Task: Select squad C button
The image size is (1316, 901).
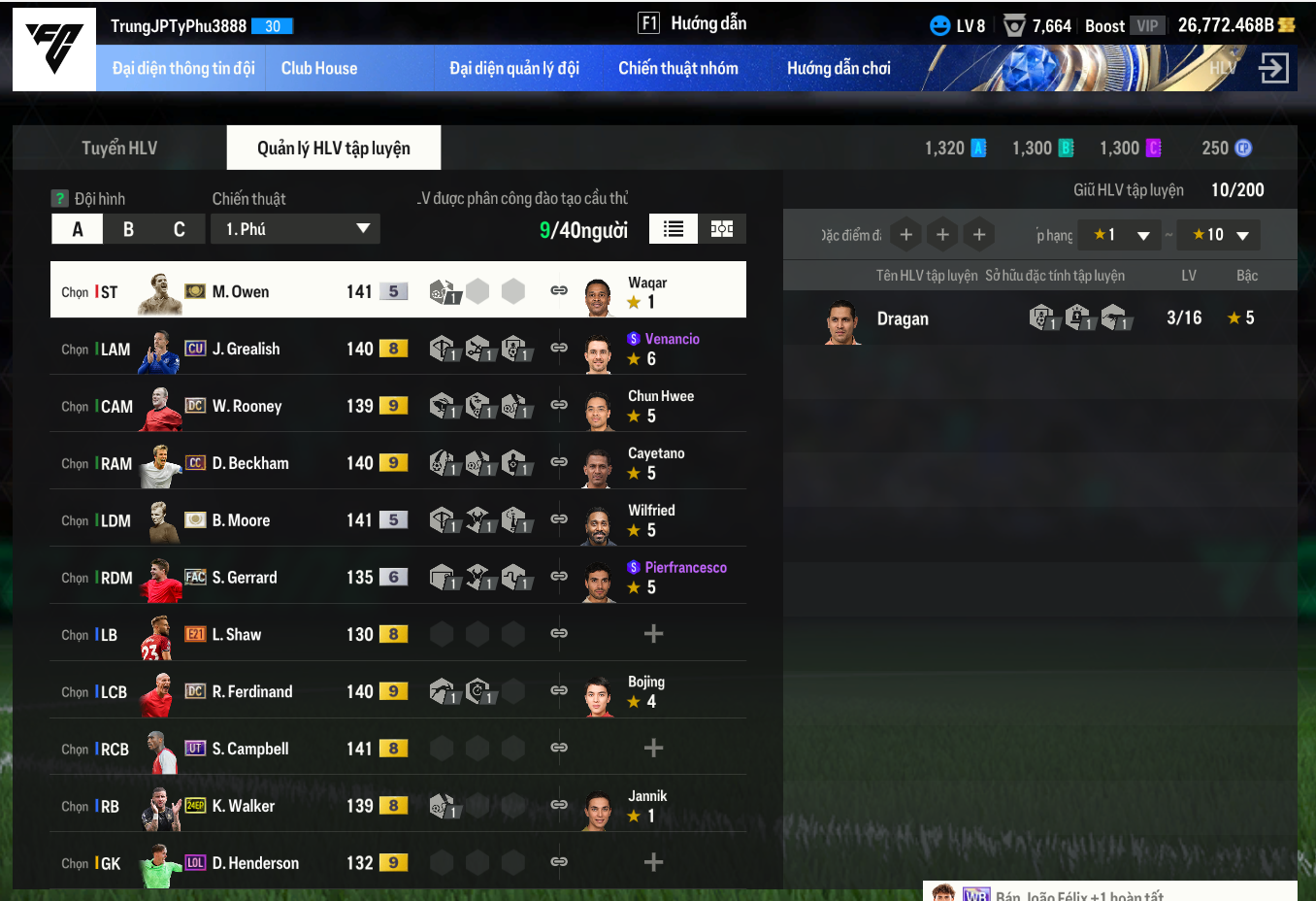Action: 180,229
